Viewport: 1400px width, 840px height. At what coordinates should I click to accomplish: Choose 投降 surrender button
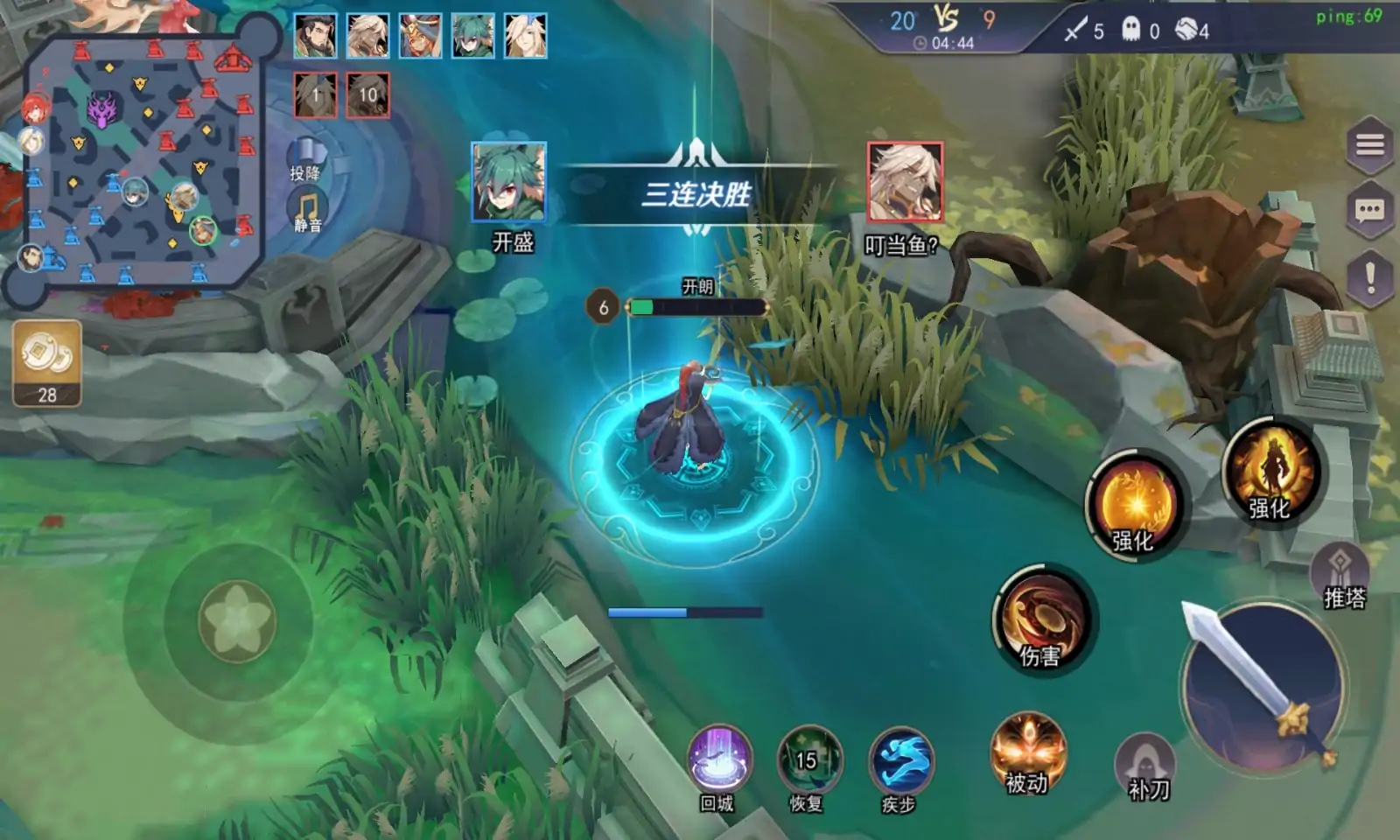305,159
